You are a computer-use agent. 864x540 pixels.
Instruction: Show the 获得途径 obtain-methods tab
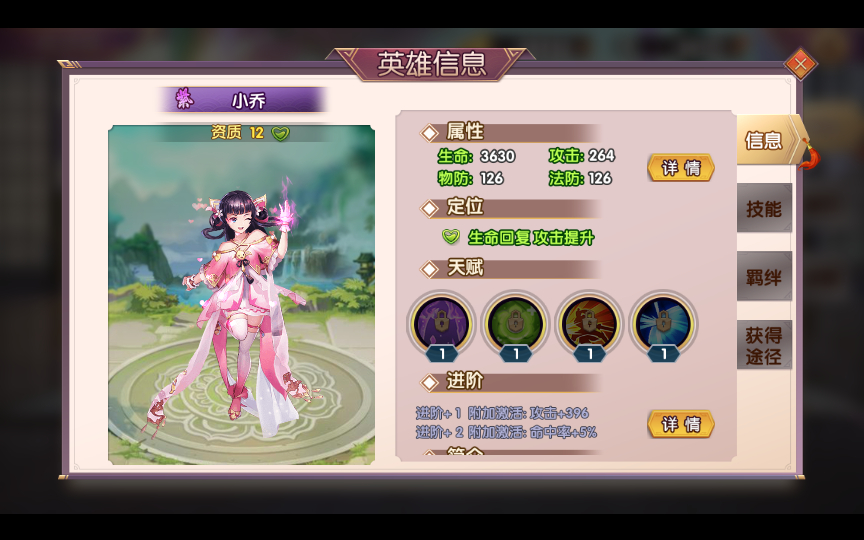tap(764, 345)
